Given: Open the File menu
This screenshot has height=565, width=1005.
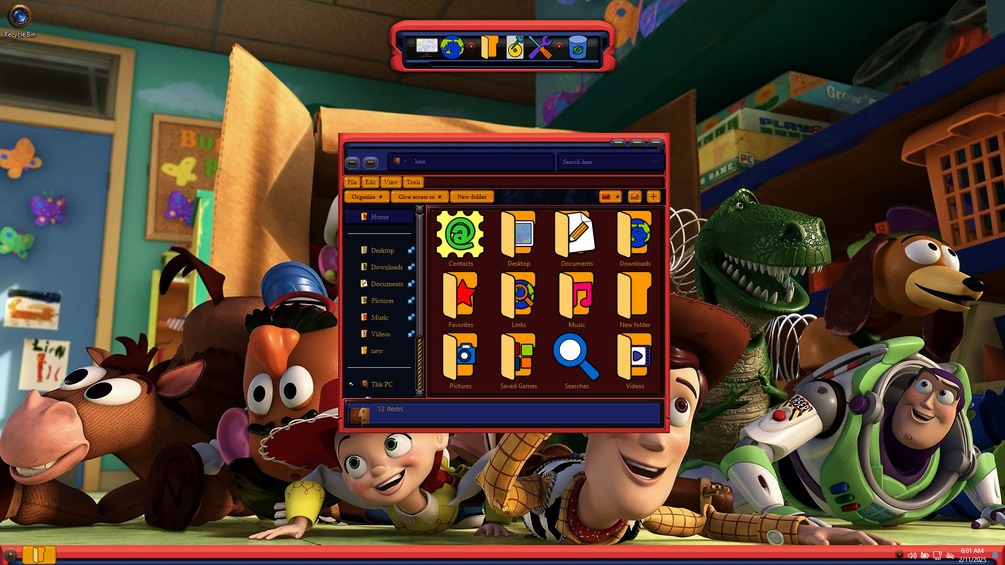Looking at the screenshot, I should (x=352, y=182).
